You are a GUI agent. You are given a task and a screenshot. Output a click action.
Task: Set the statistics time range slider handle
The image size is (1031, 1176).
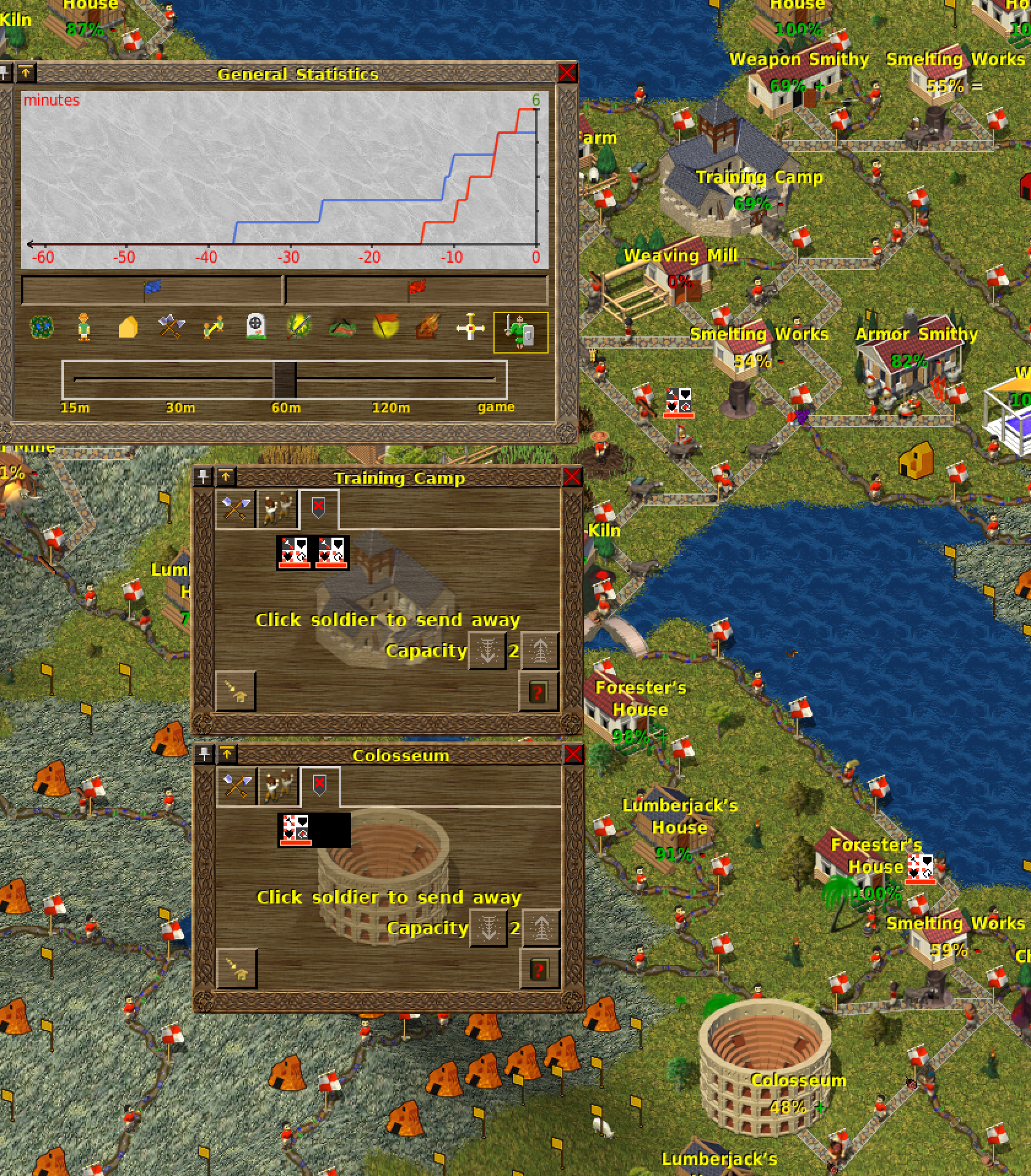285,379
